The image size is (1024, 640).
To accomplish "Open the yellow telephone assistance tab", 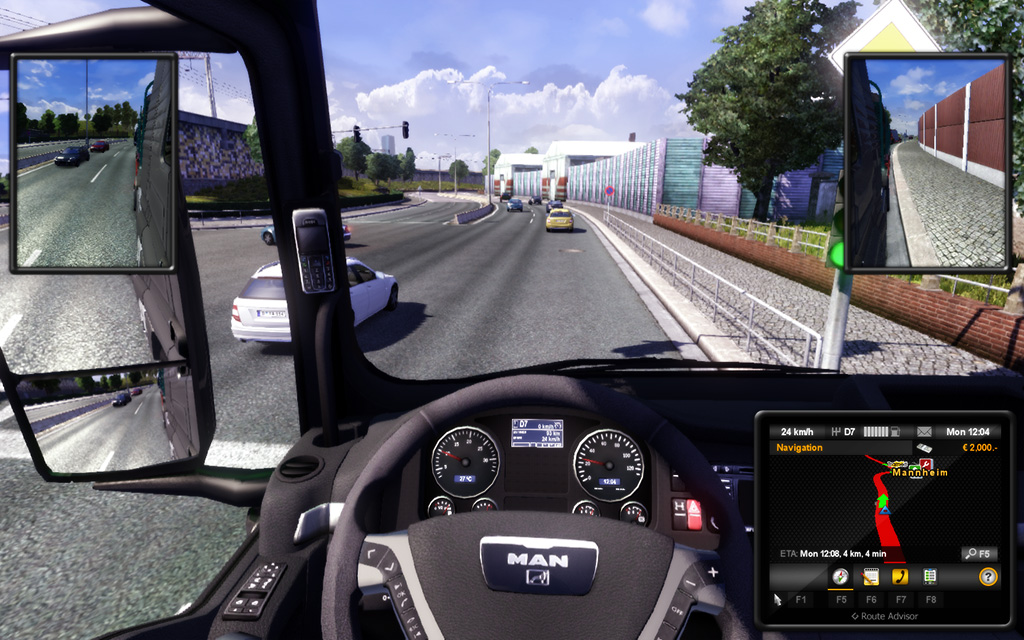I will pos(900,577).
